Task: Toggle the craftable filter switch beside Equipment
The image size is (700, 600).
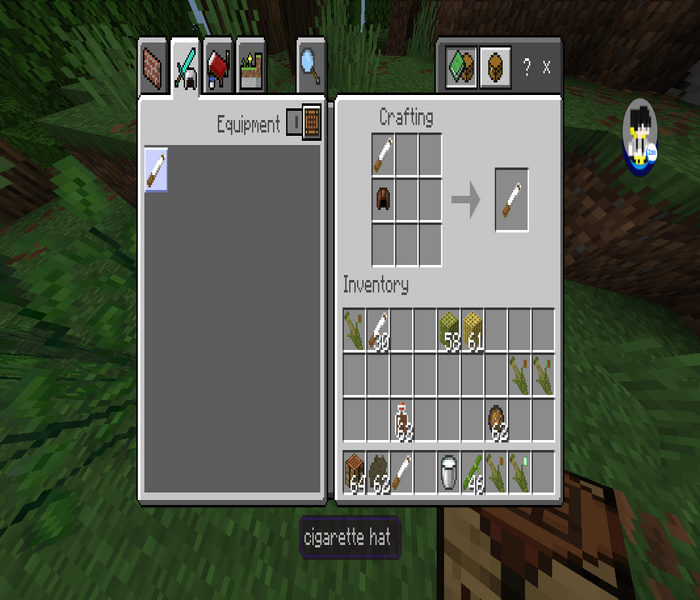Action: 304,124
